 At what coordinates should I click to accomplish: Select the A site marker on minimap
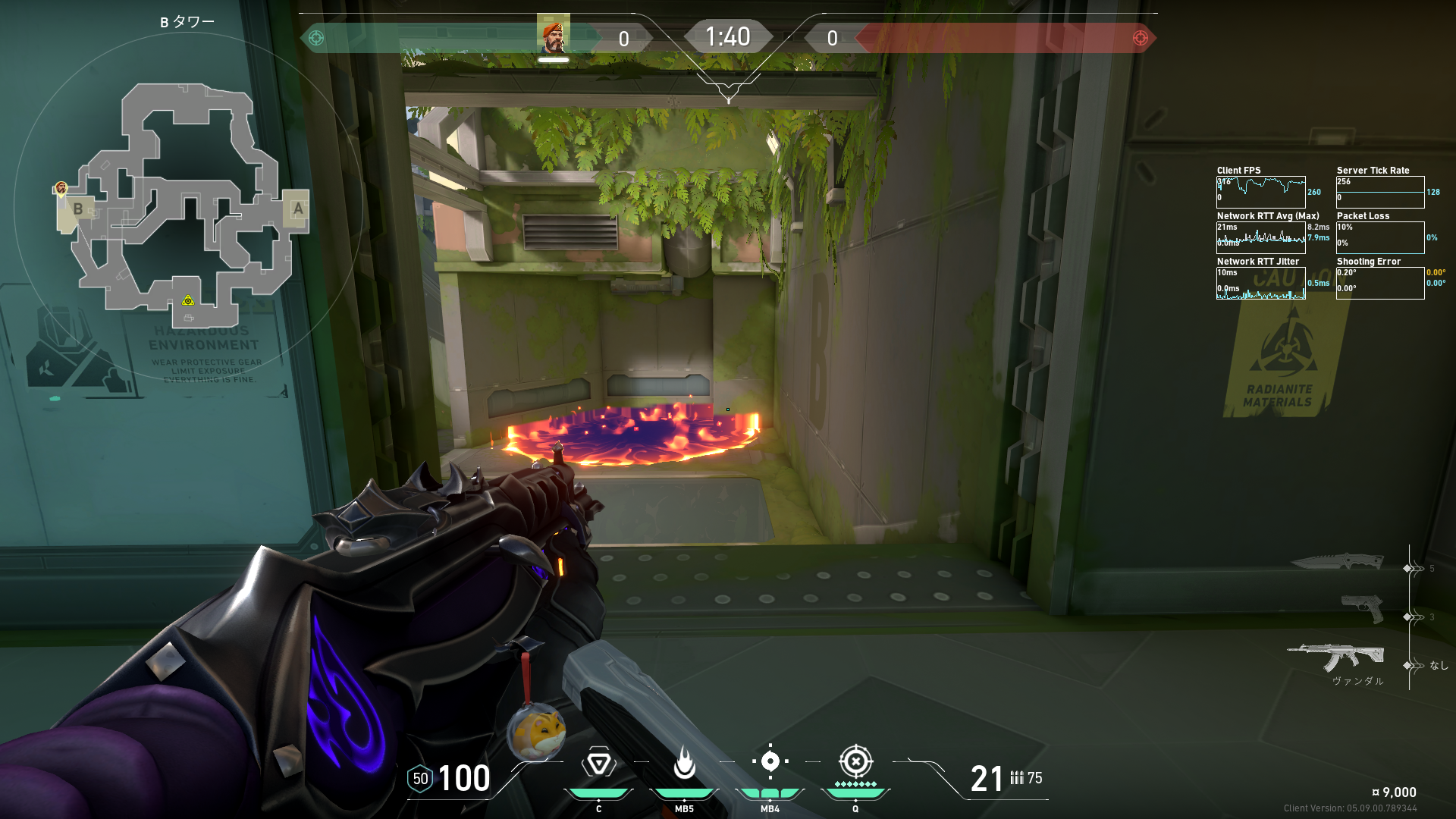click(x=297, y=208)
